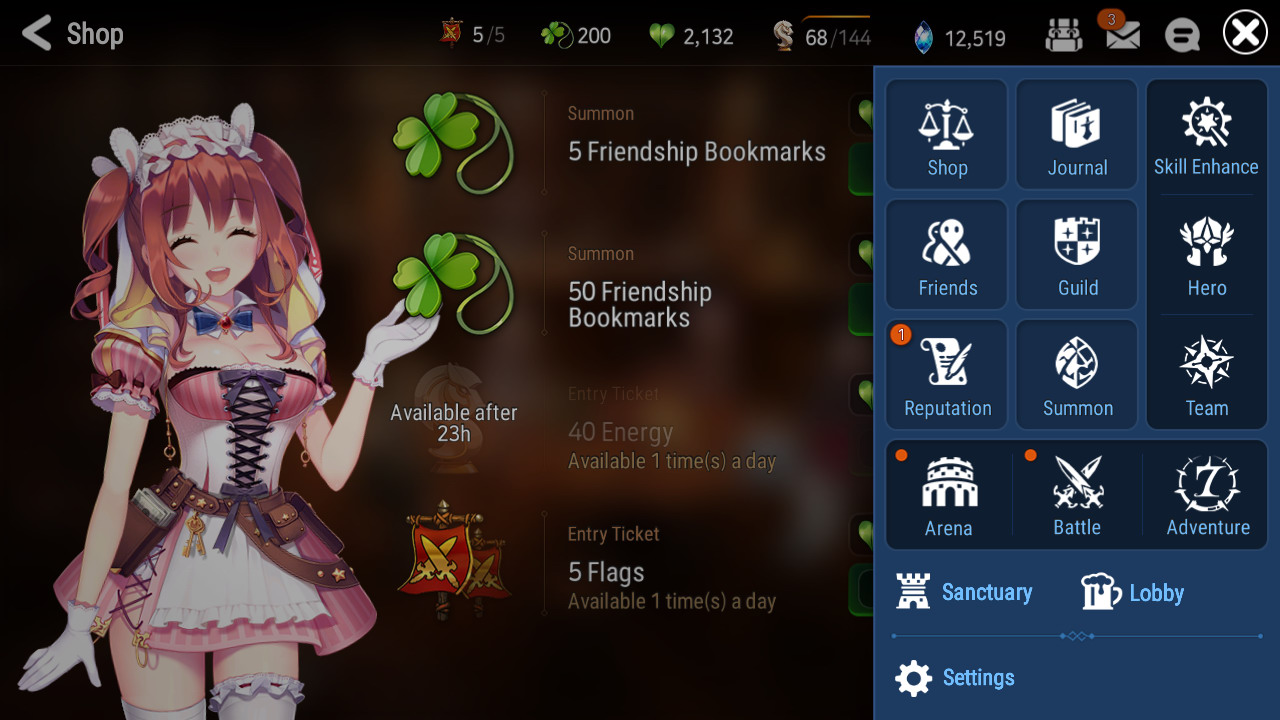The image size is (1280, 720).
Task: Open the mailbox envelope icon
Action: click(1122, 36)
